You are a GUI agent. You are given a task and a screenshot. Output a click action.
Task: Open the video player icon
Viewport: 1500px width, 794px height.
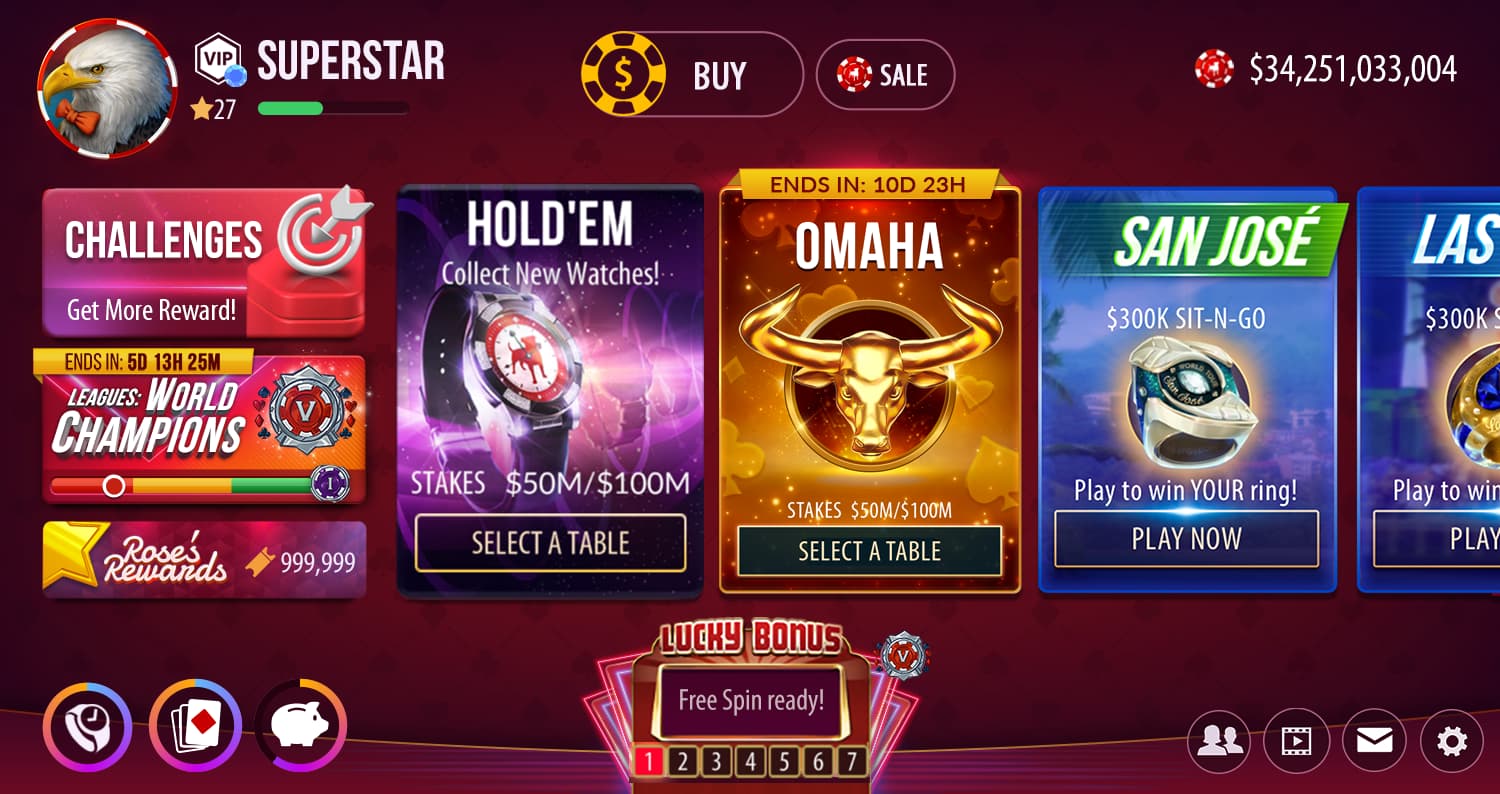1297,741
